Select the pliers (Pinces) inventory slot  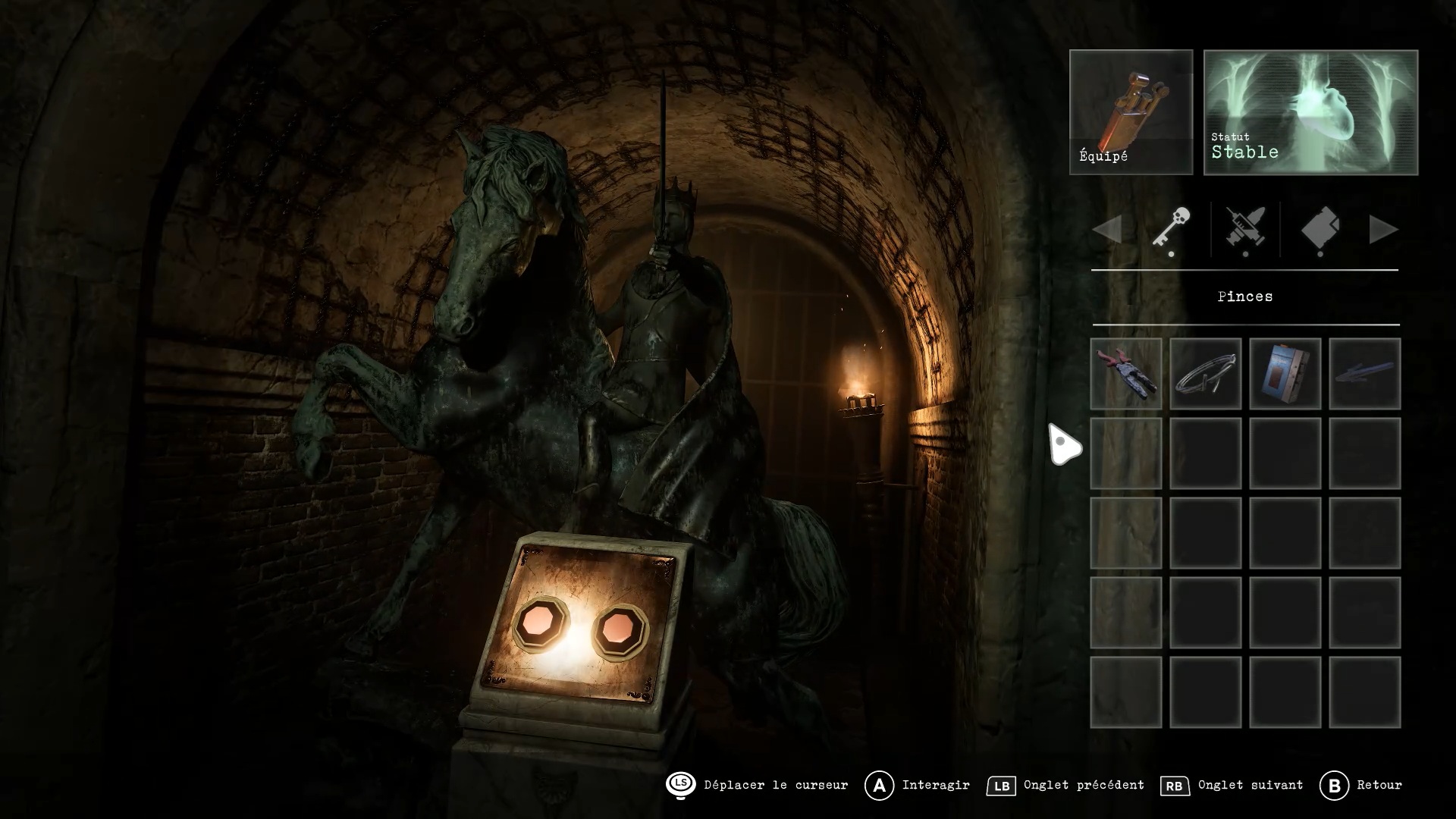click(1126, 374)
